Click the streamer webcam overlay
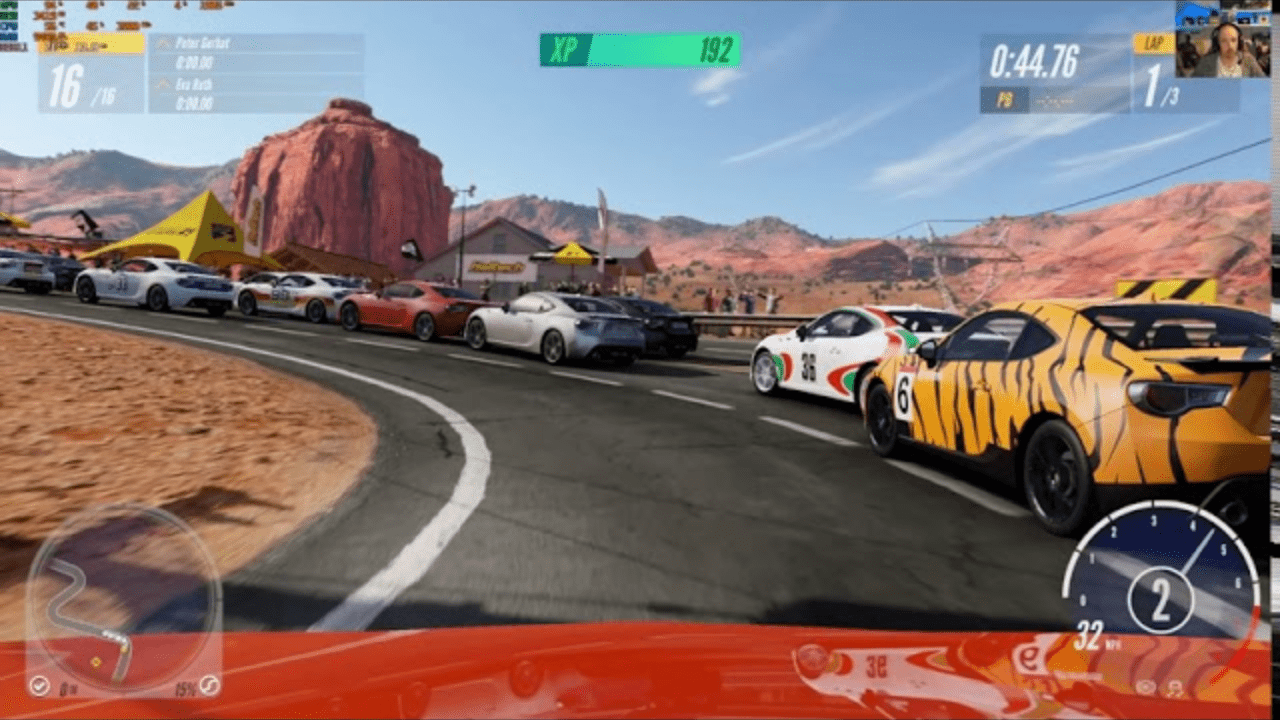The image size is (1280, 720). click(x=1222, y=40)
